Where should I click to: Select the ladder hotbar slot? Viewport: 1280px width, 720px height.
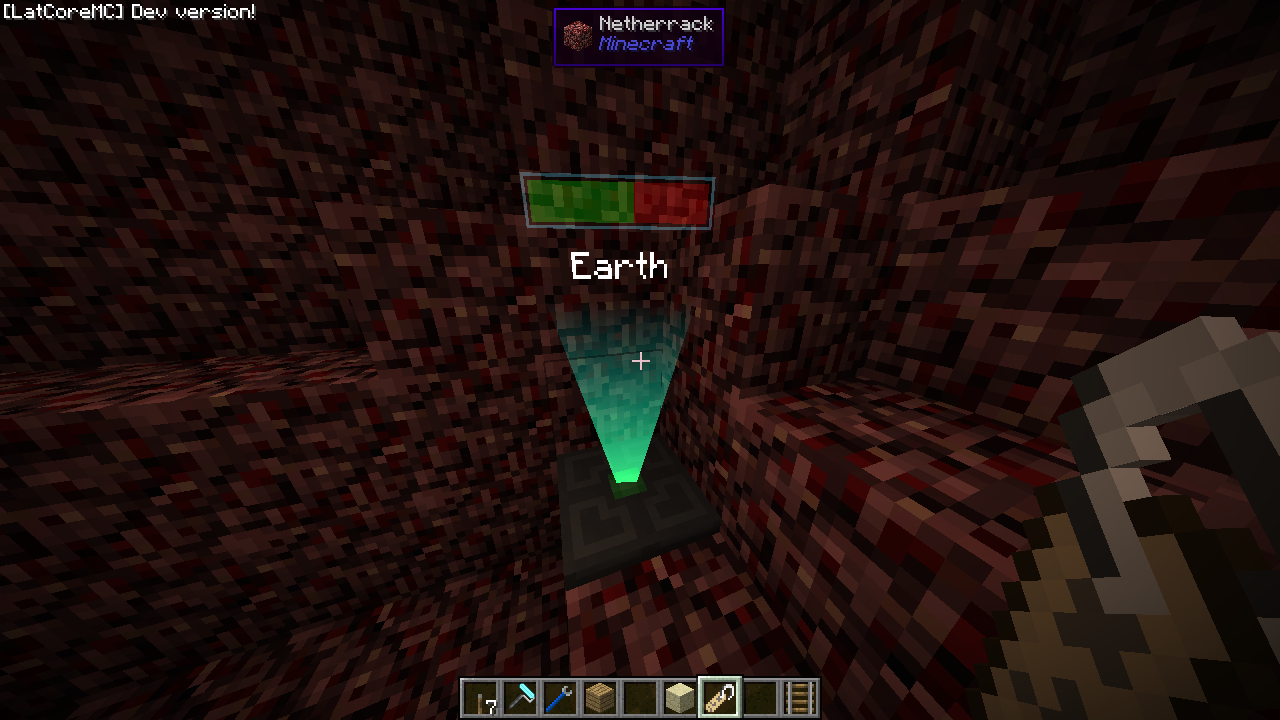coord(800,698)
